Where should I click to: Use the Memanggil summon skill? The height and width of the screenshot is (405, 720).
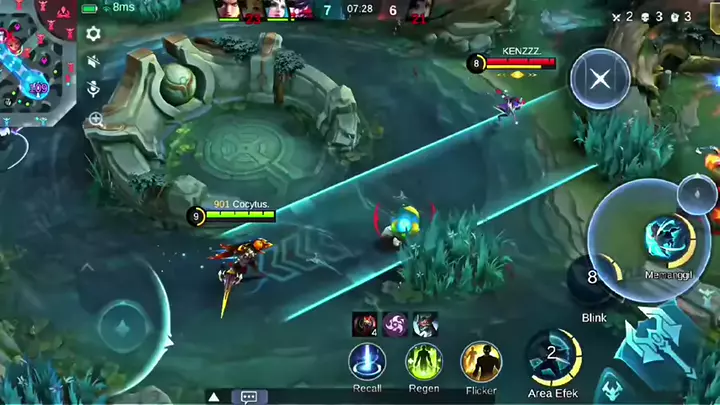661,238
